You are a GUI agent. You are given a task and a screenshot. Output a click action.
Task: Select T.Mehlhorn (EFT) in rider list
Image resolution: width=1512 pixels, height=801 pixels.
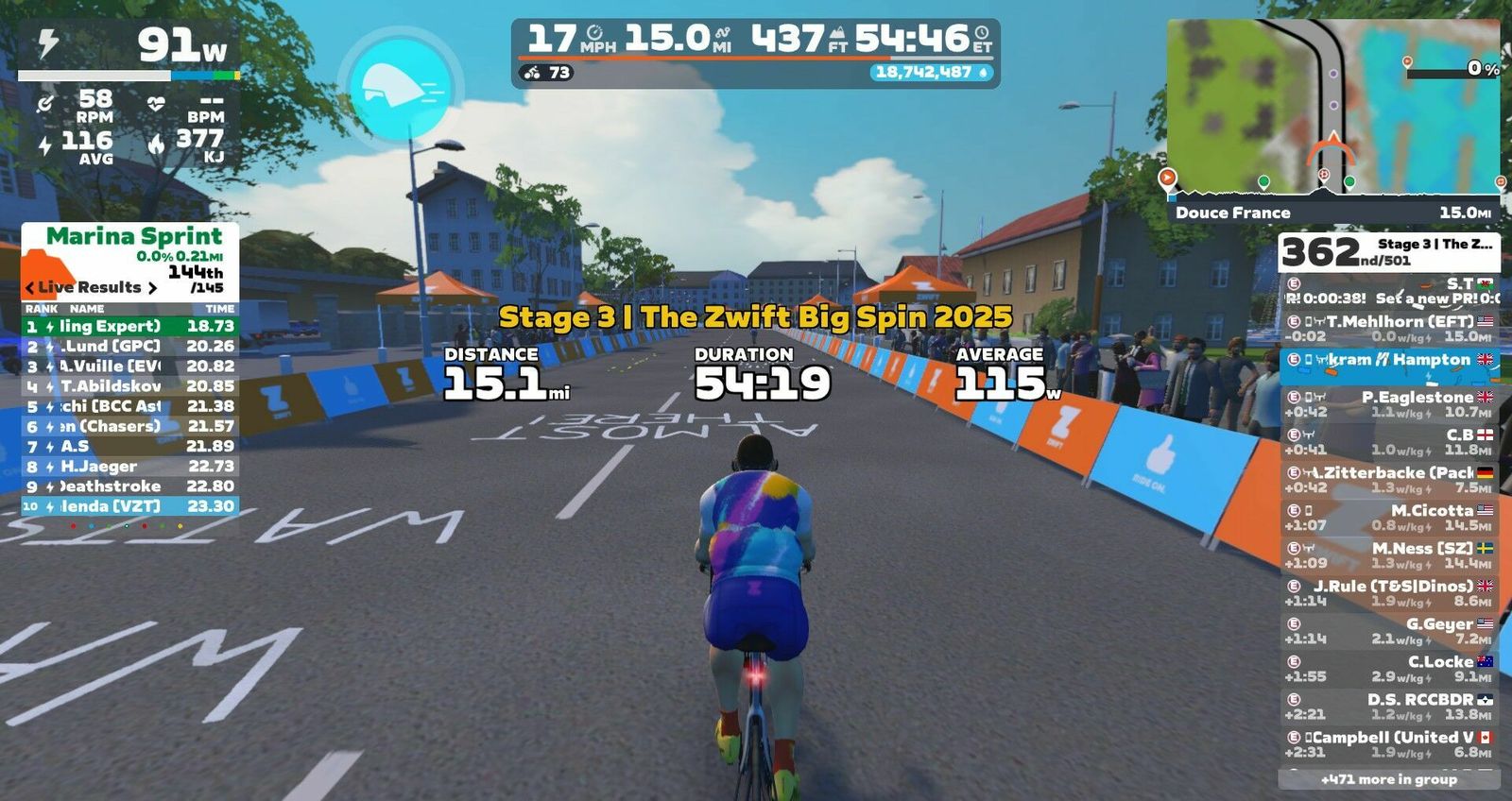tap(1388, 328)
